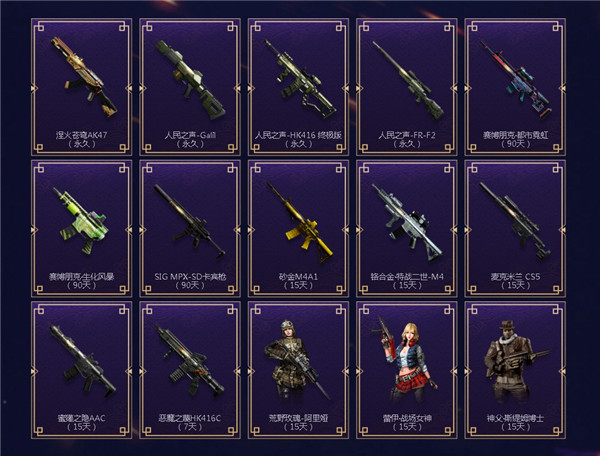Pick the 人民之声-HK416 终极版 card

pos(299,85)
